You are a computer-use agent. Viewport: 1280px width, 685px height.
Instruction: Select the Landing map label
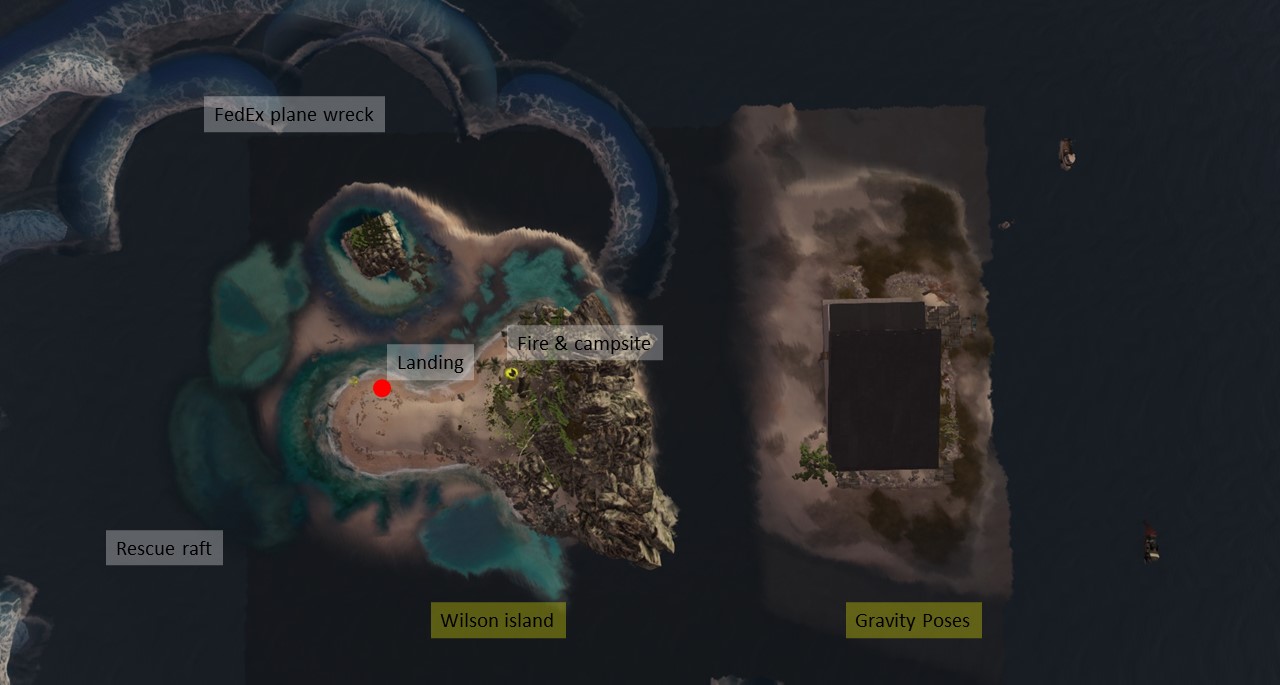point(430,362)
